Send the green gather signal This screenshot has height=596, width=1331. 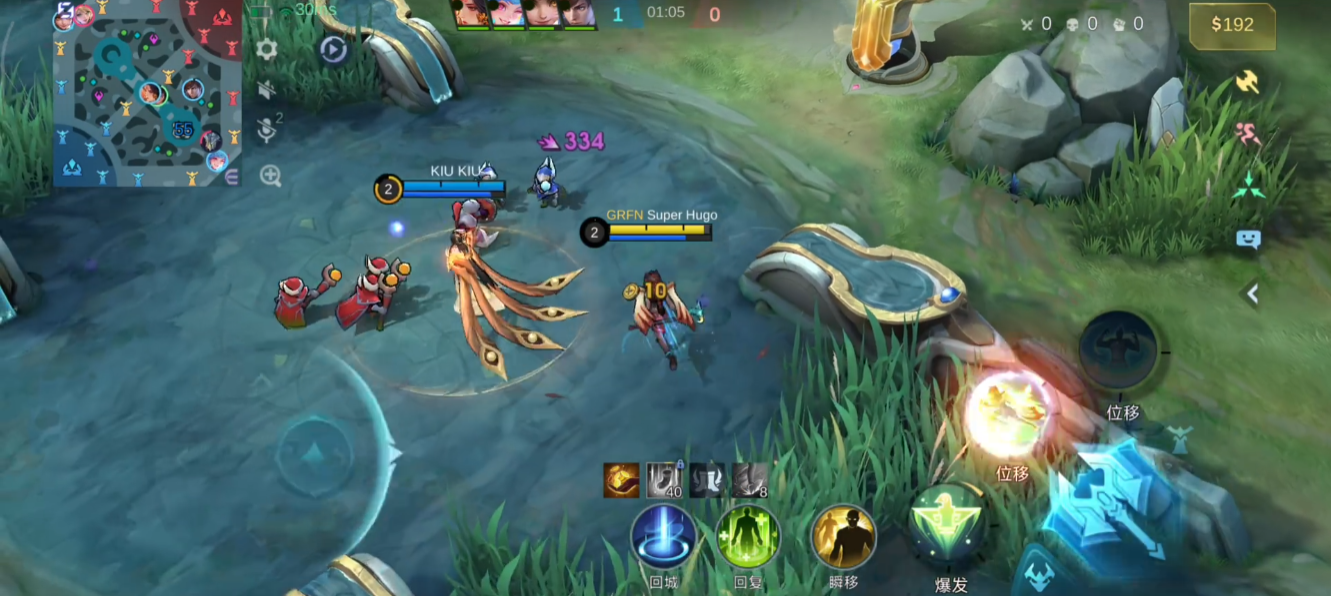pyautogui.click(x=1247, y=186)
